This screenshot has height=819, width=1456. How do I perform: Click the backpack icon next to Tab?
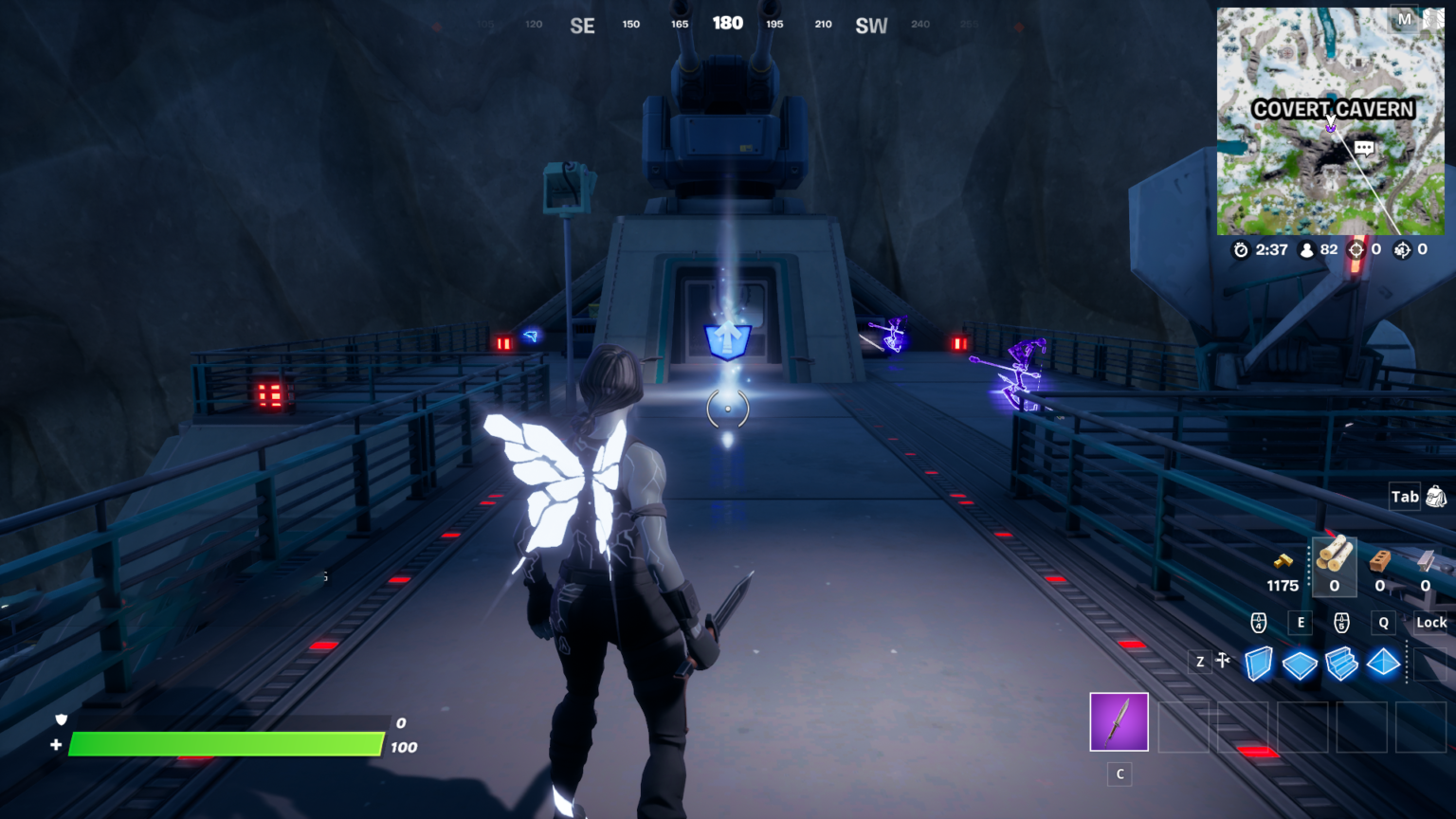coord(1438,496)
